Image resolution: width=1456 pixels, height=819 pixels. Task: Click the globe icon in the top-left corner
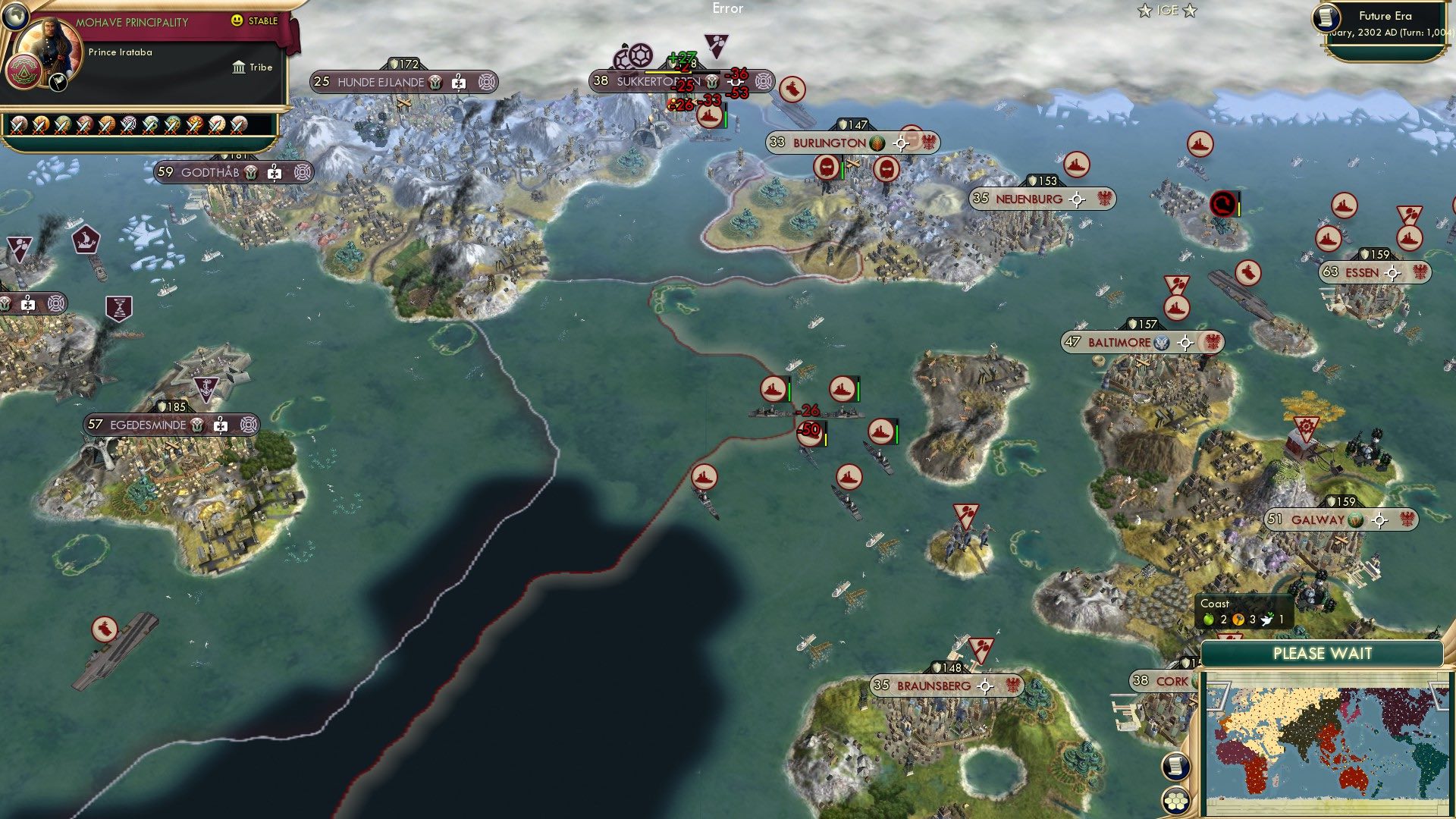coord(15,17)
